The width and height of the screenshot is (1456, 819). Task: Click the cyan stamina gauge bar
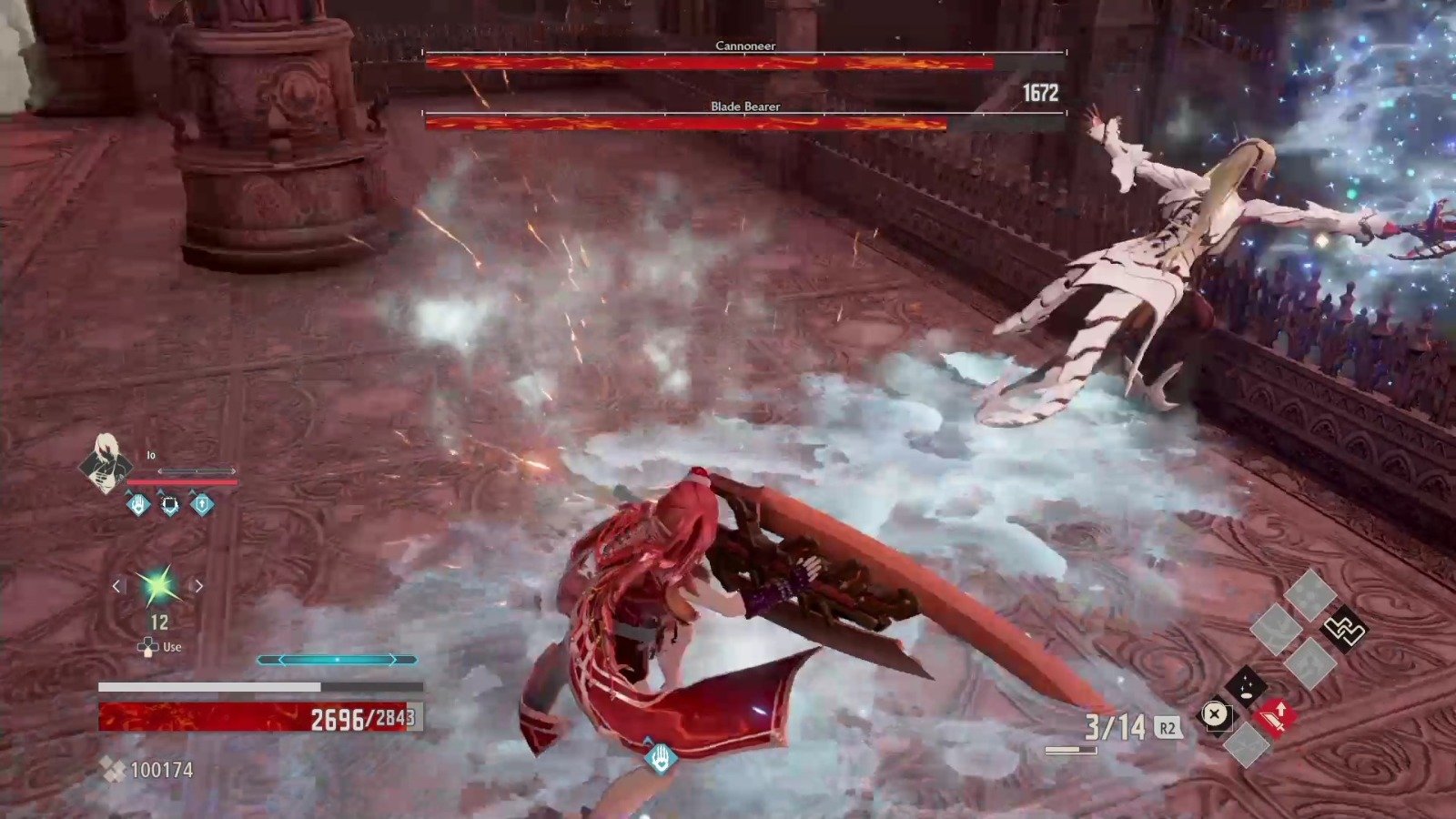point(339,658)
